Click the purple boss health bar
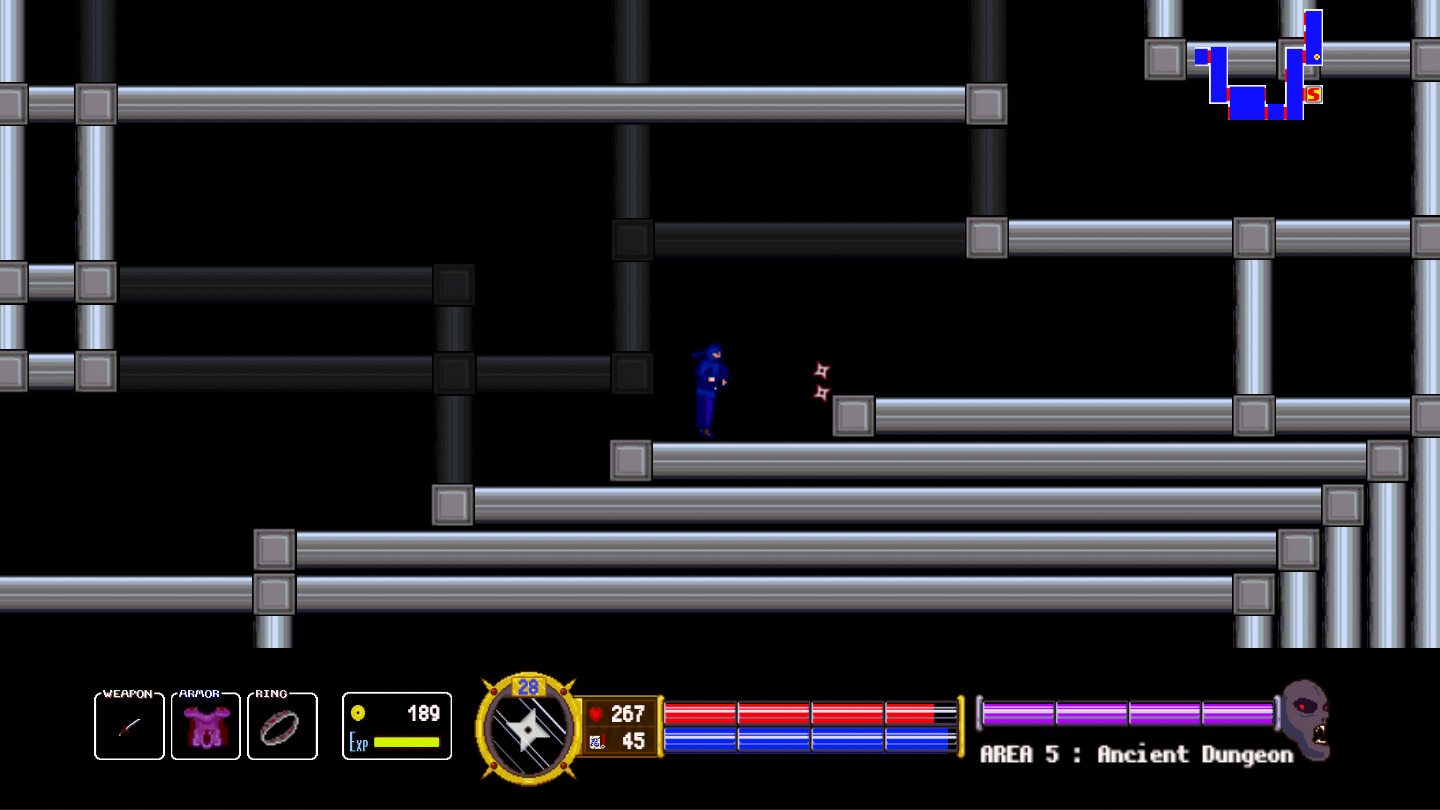The width and height of the screenshot is (1440, 810). tap(1125, 712)
